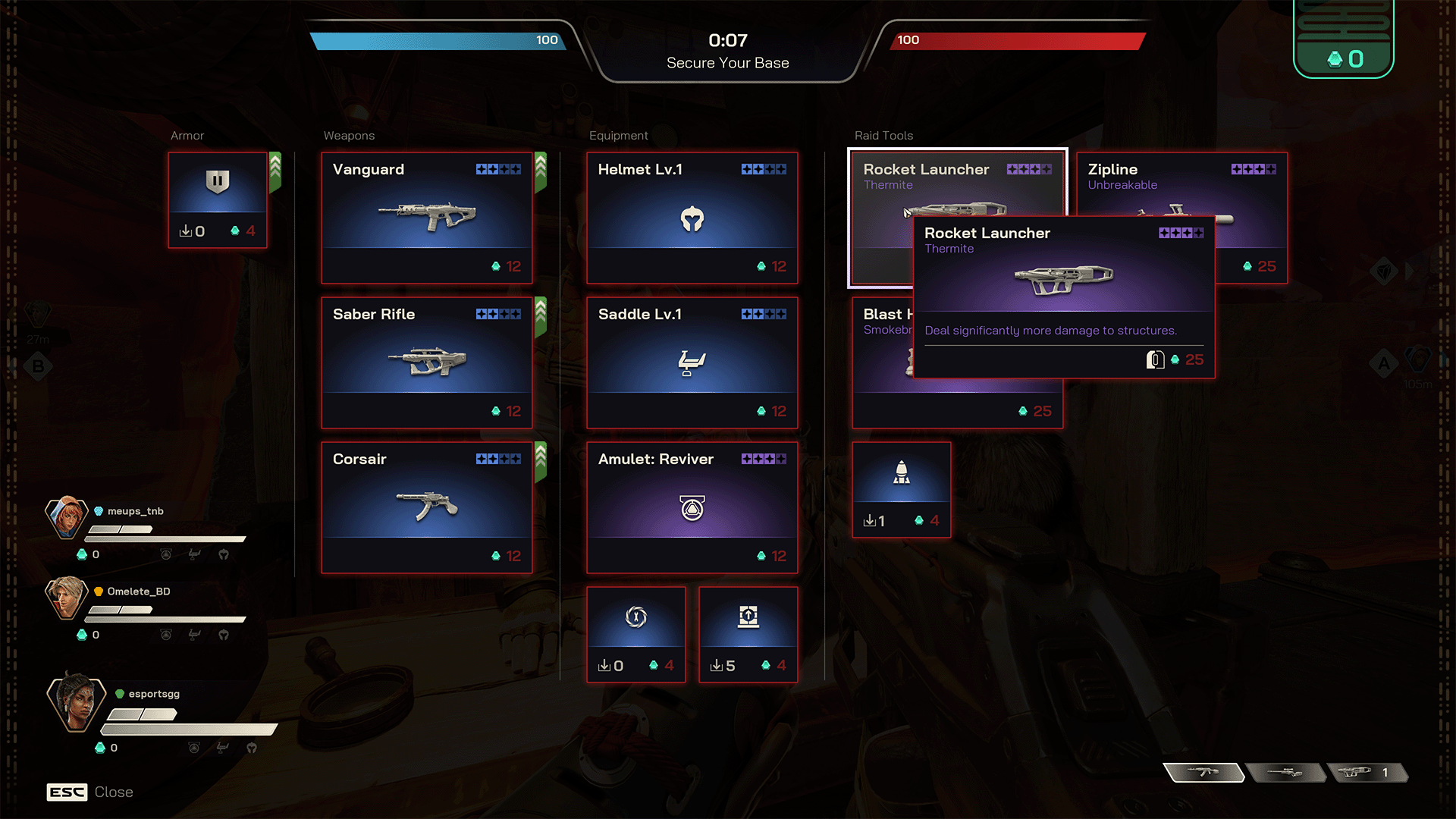Buy the armor shield upgrade
This screenshot has height=819, width=1456.
click(218, 200)
